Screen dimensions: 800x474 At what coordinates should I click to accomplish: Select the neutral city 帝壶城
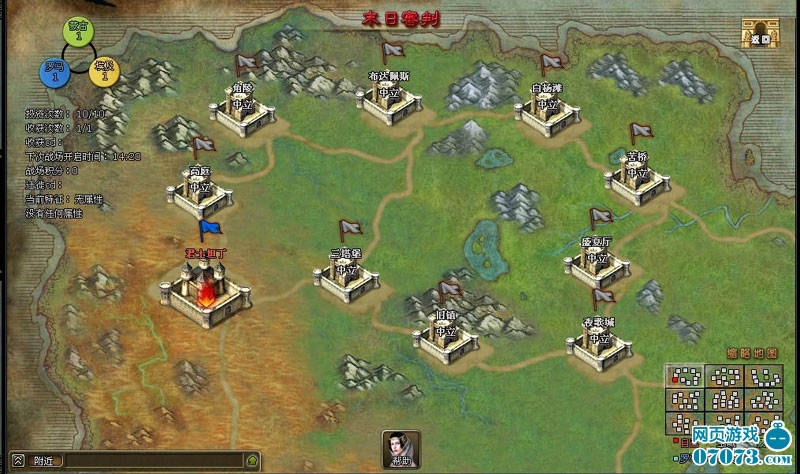(602, 342)
